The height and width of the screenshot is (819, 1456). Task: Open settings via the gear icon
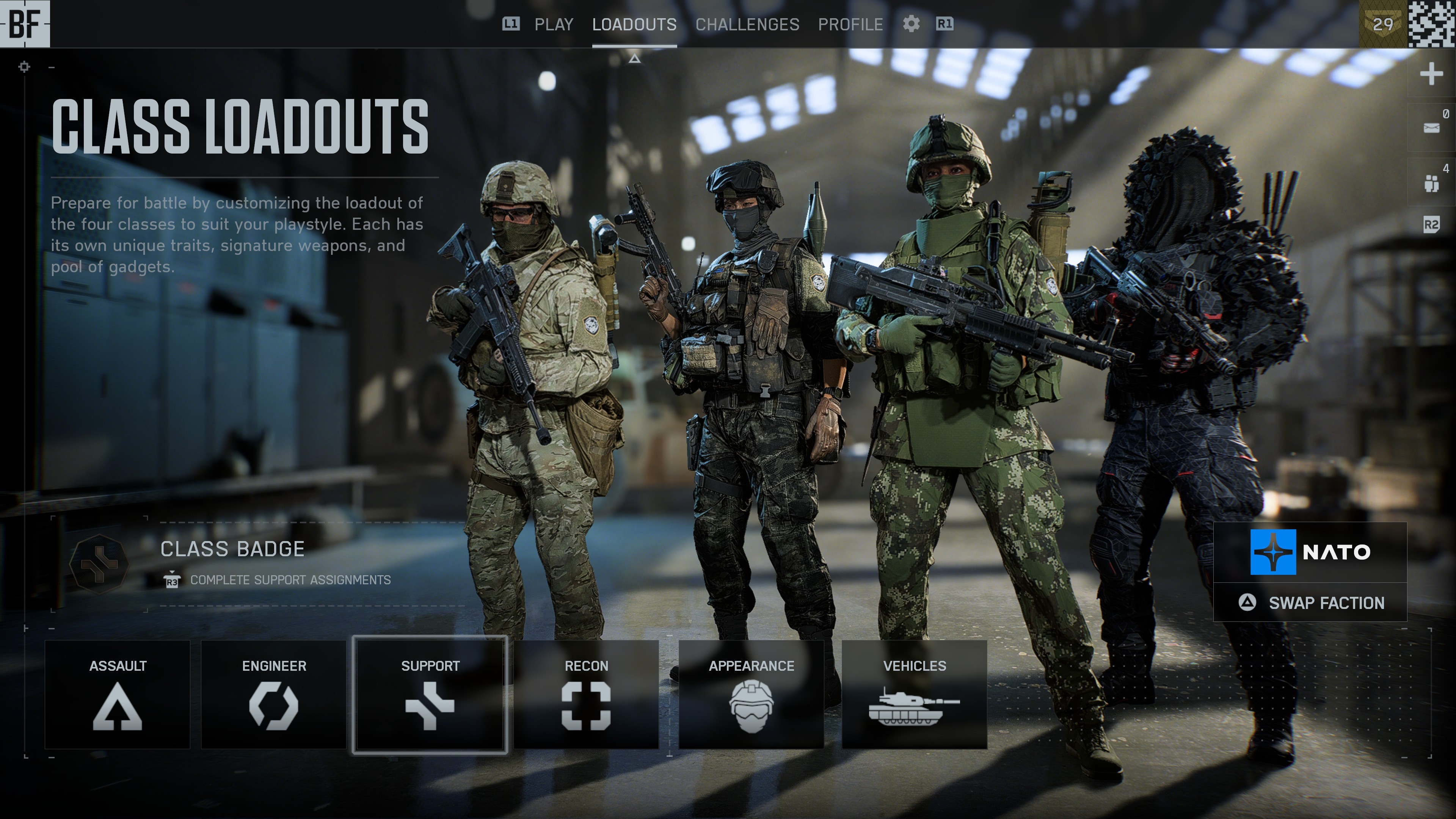(910, 24)
